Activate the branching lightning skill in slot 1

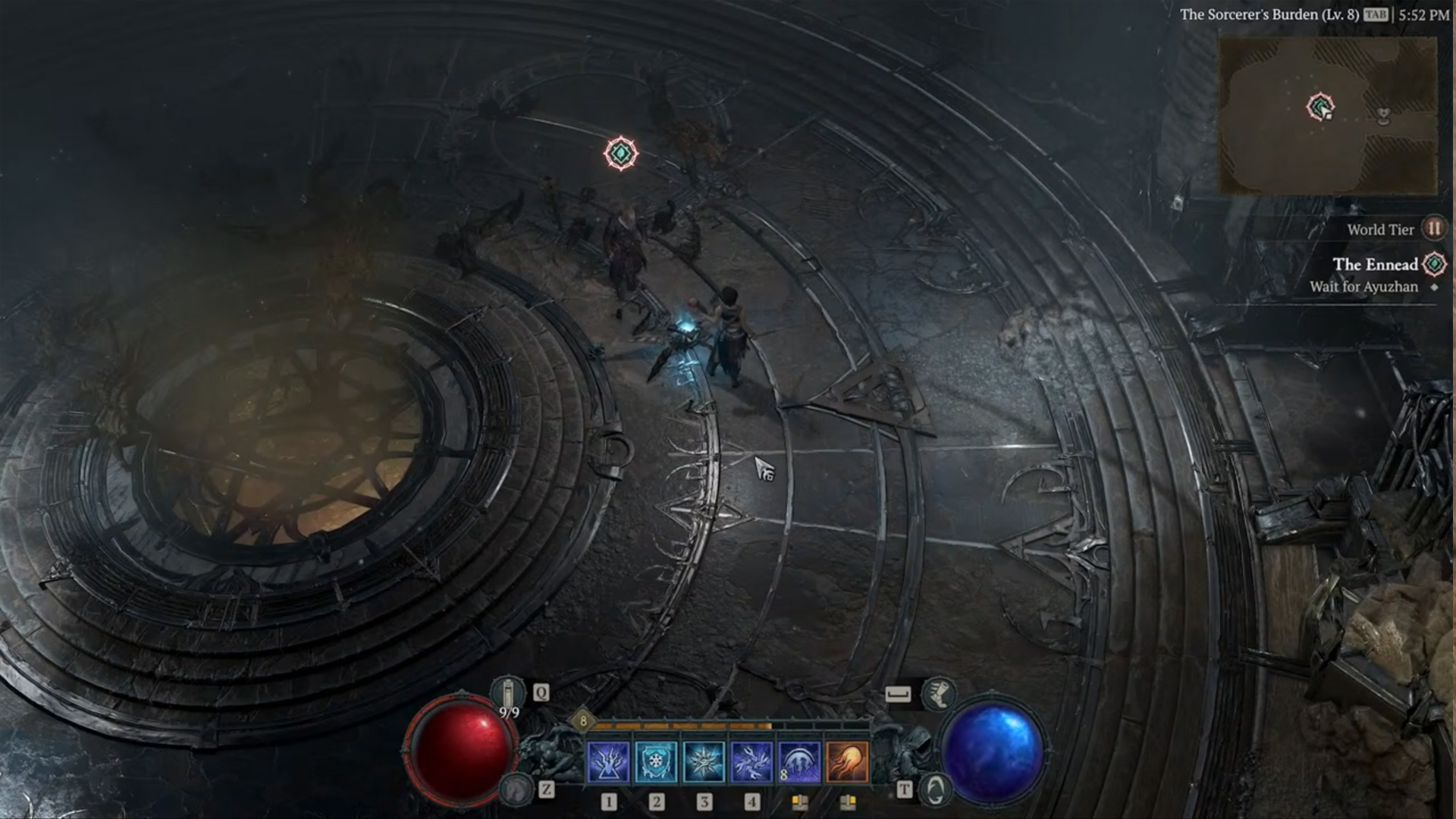tap(608, 761)
